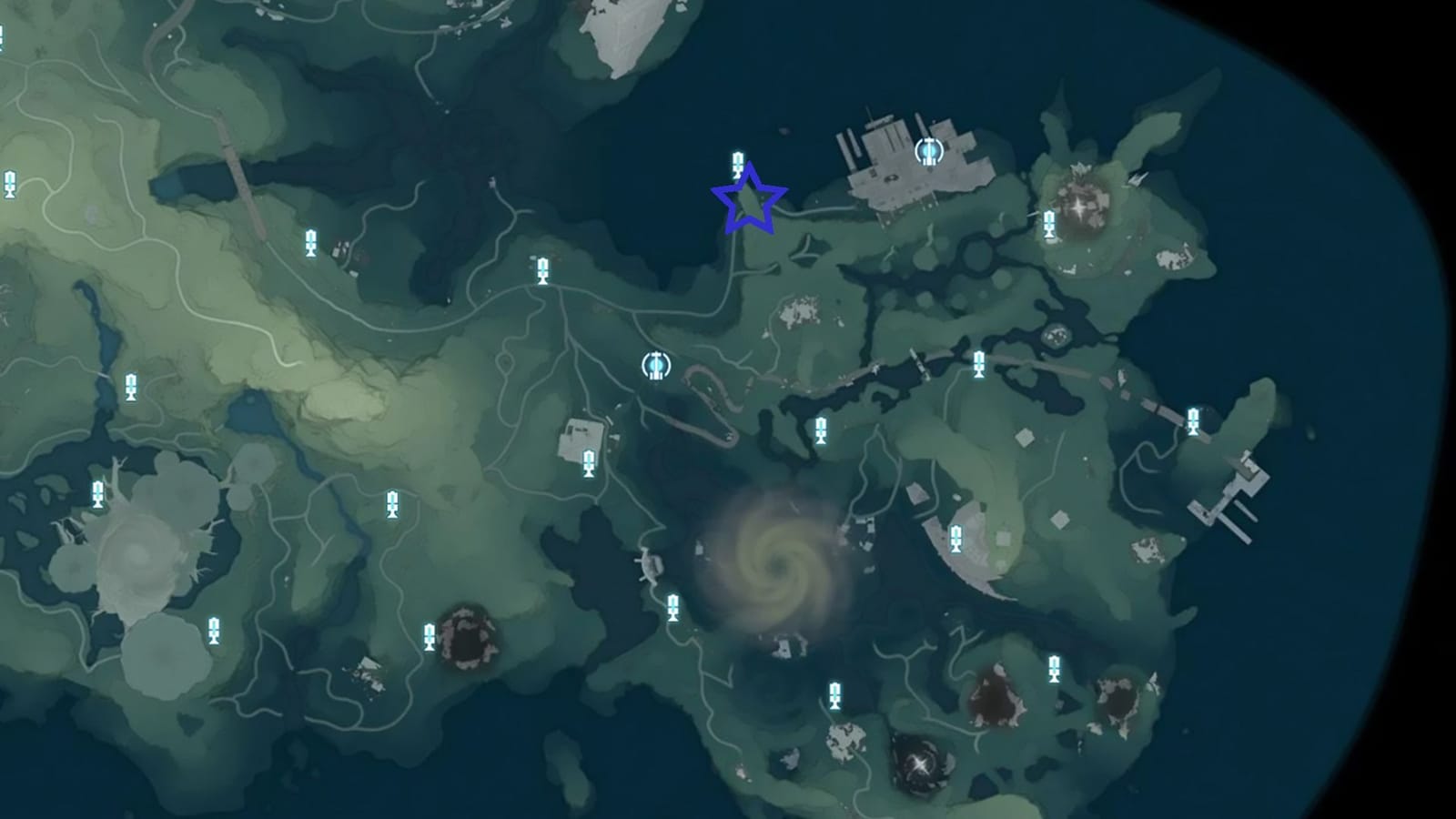Click the Resonance Beacon just above the star marker

(x=735, y=167)
